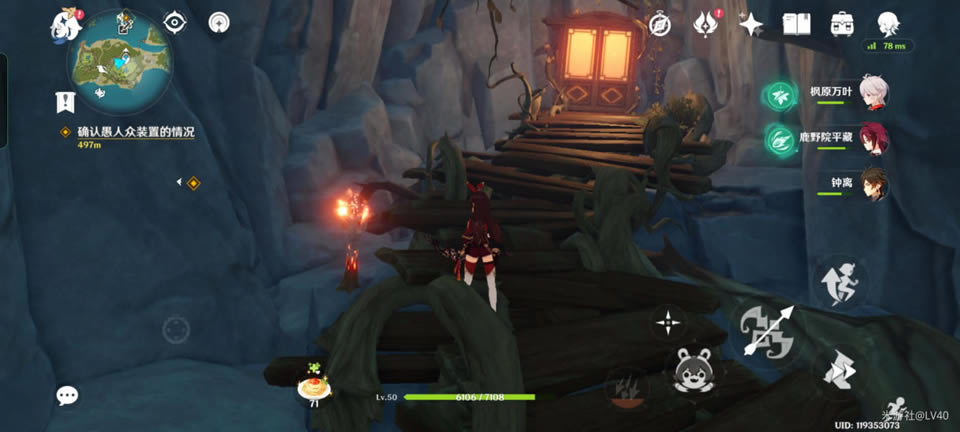This screenshot has width=960, height=432.
Task: Switch to party member 钟离
Action: [x=873, y=184]
